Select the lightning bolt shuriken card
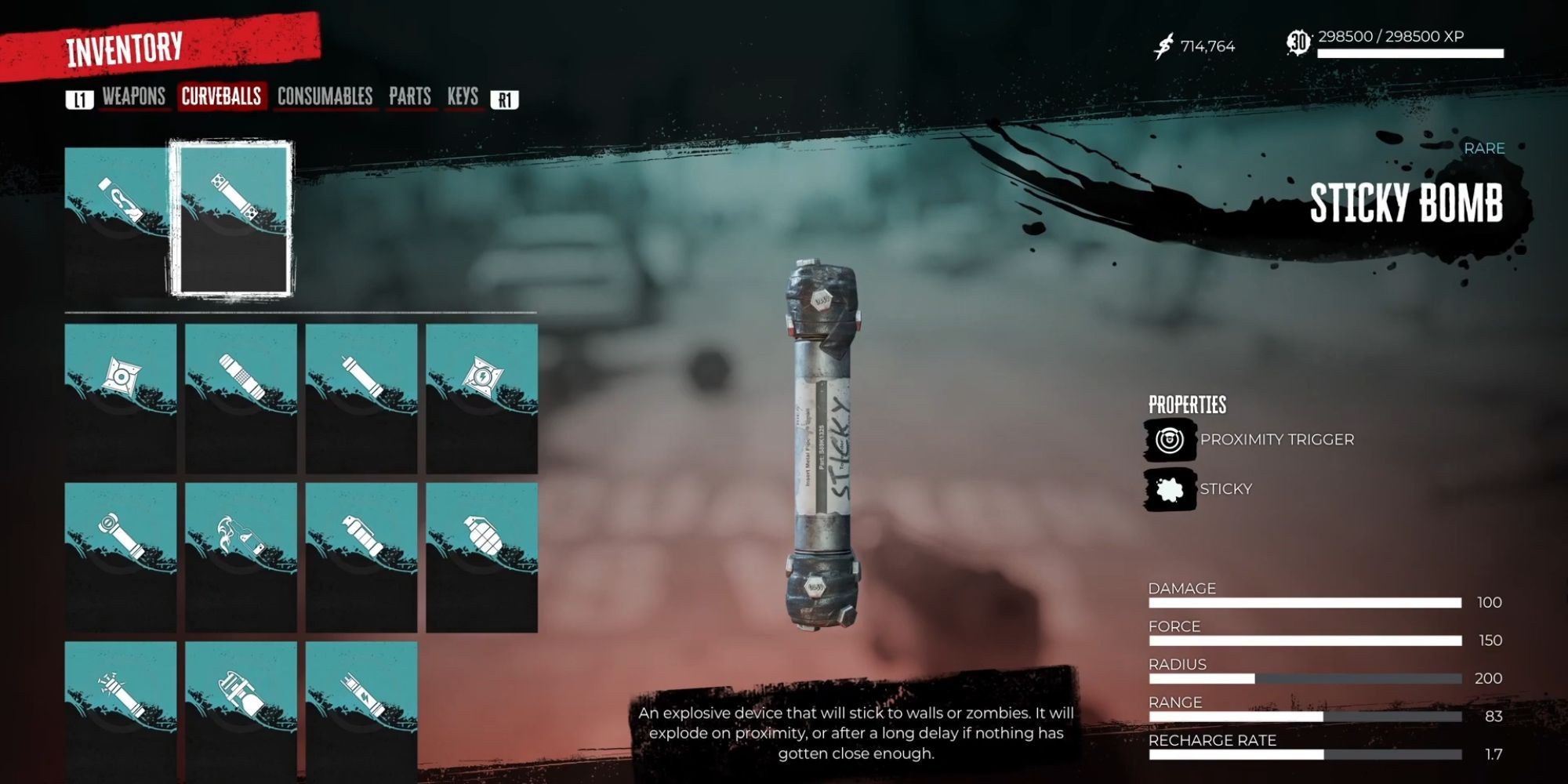 [481, 397]
